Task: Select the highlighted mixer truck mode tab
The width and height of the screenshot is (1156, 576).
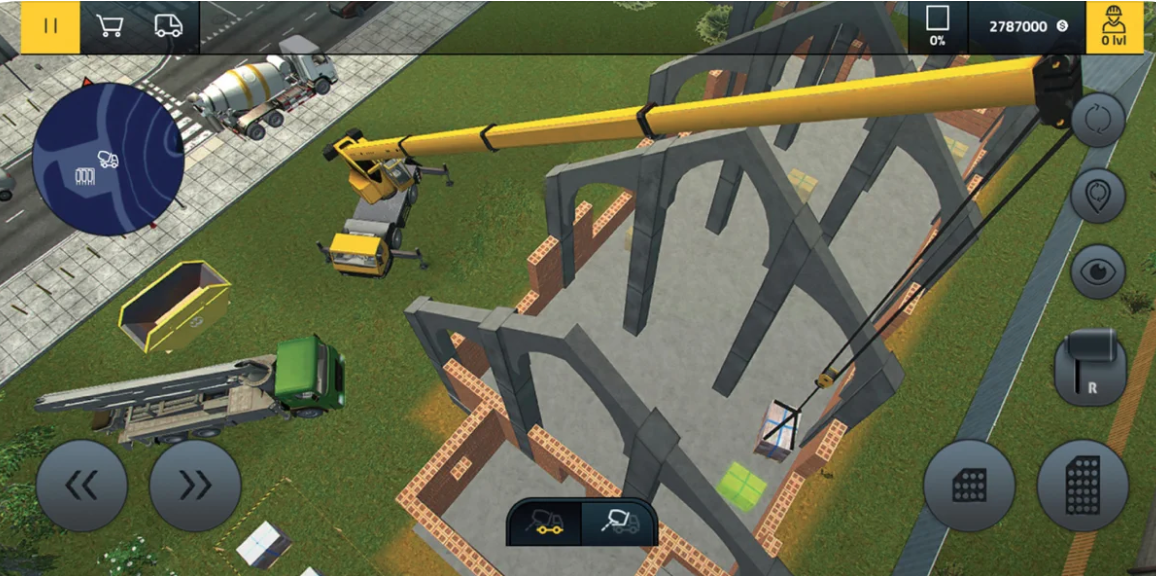Action: pyautogui.click(x=545, y=521)
